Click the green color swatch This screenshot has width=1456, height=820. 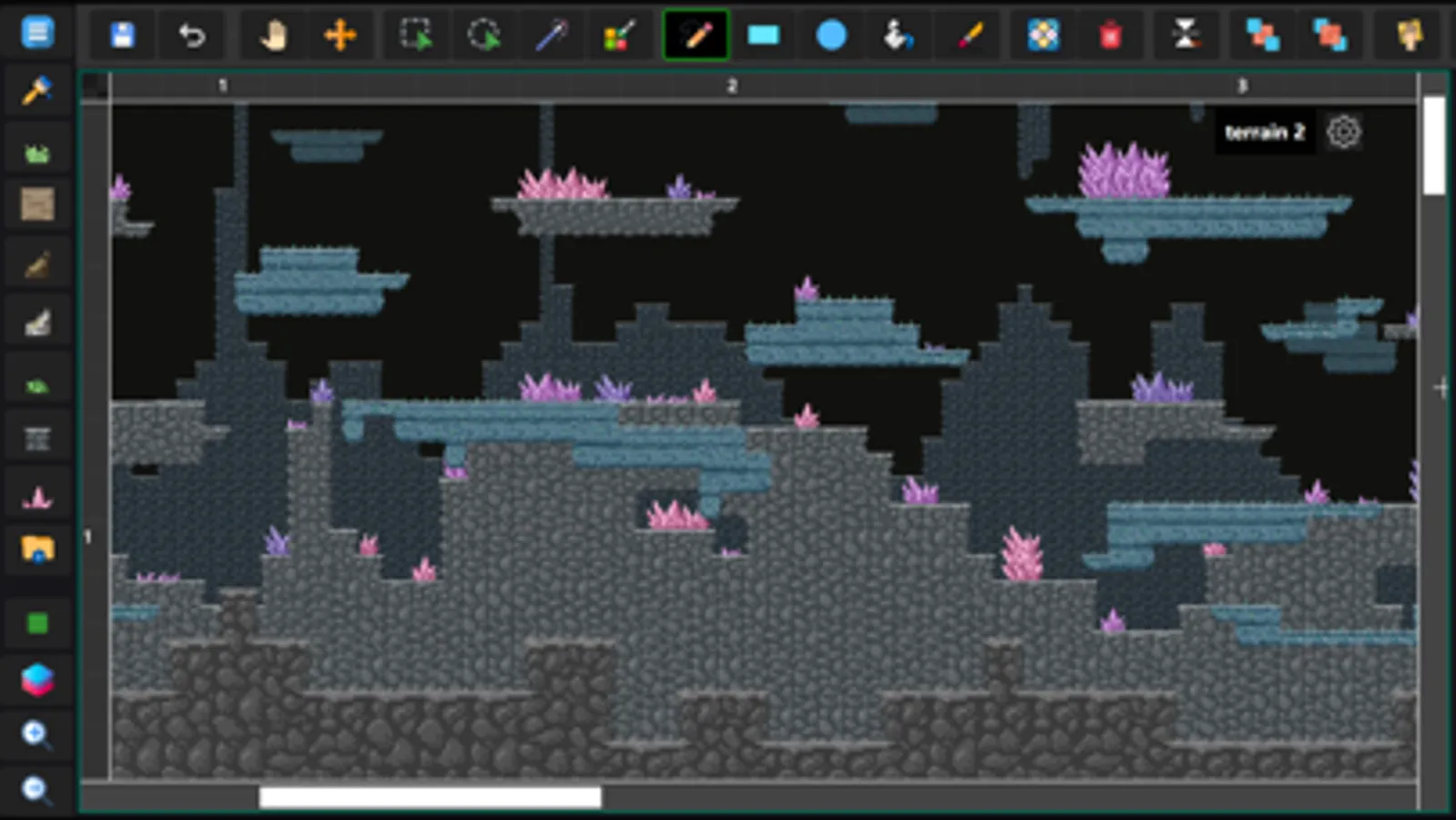tap(36, 623)
